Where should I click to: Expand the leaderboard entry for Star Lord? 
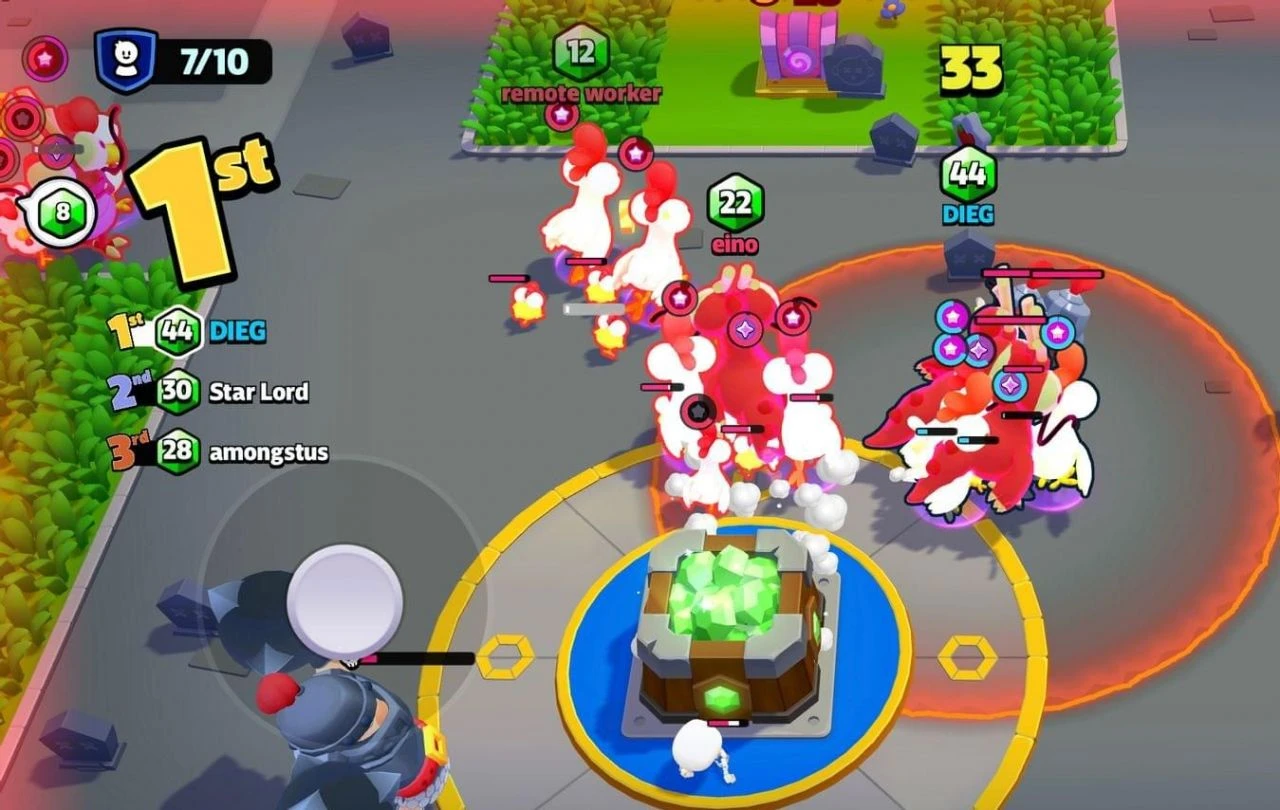point(258,392)
